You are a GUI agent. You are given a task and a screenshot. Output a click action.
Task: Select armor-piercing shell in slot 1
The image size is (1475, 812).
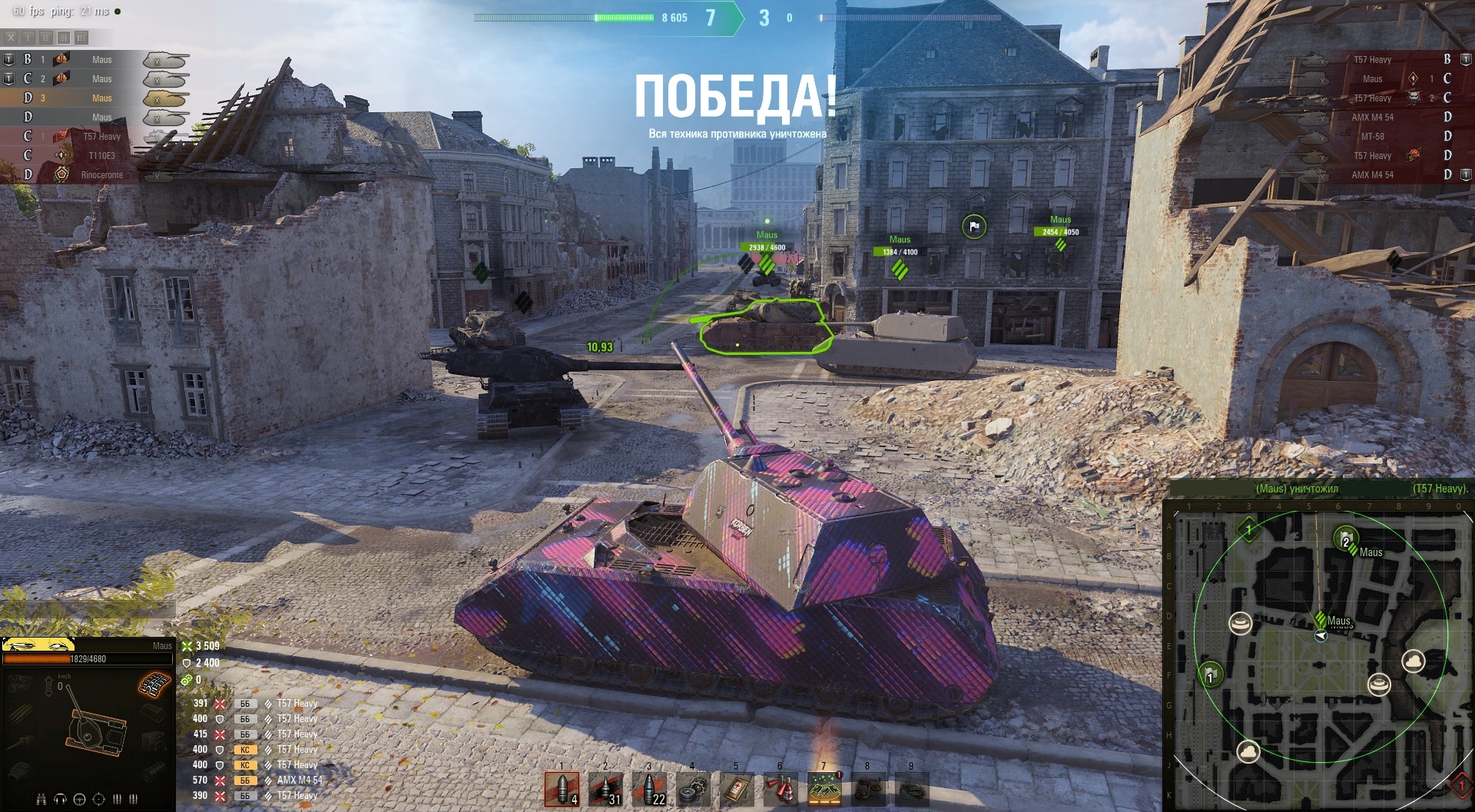pyautogui.click(x=562, y=788)
